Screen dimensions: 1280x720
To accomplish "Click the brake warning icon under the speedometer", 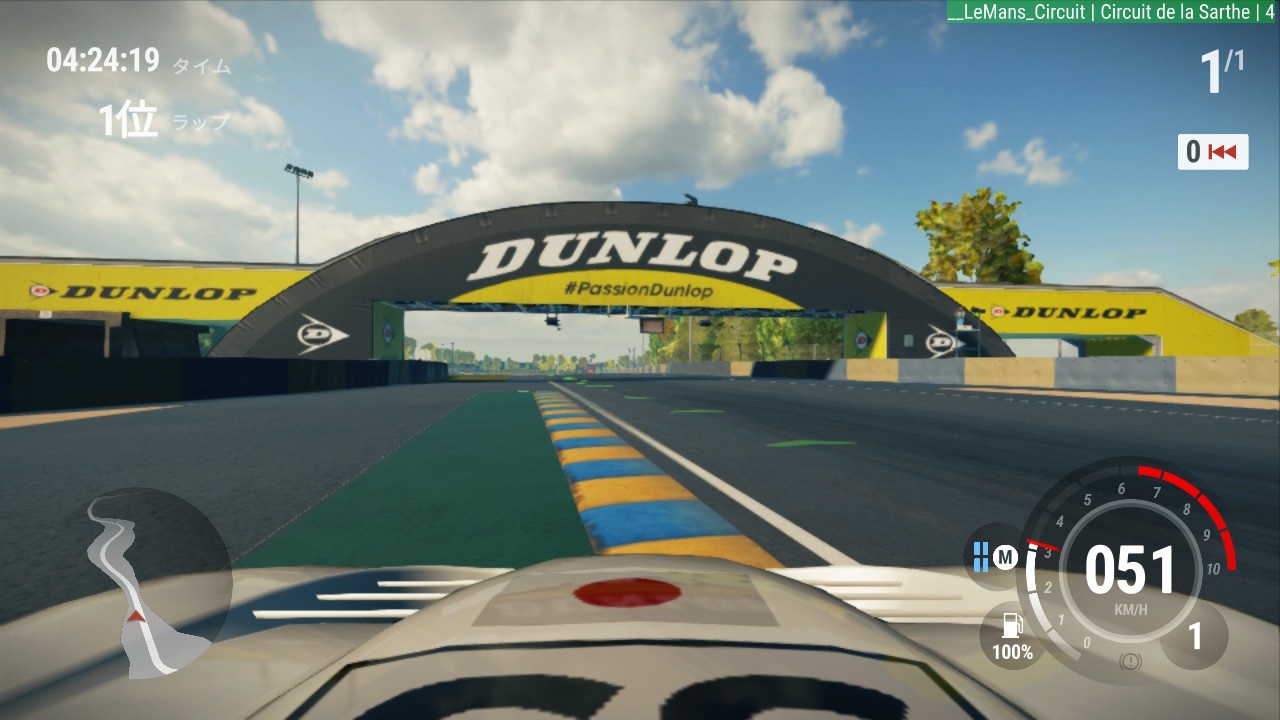I will click(x=1130, y=661).
